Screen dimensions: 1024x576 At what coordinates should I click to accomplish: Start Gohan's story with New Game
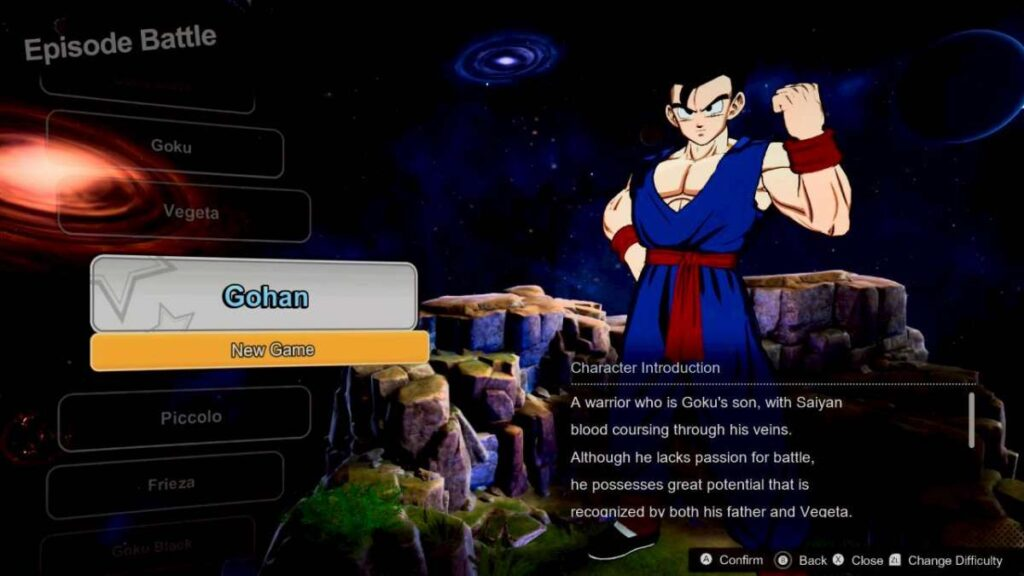click(x=260, y=350)
